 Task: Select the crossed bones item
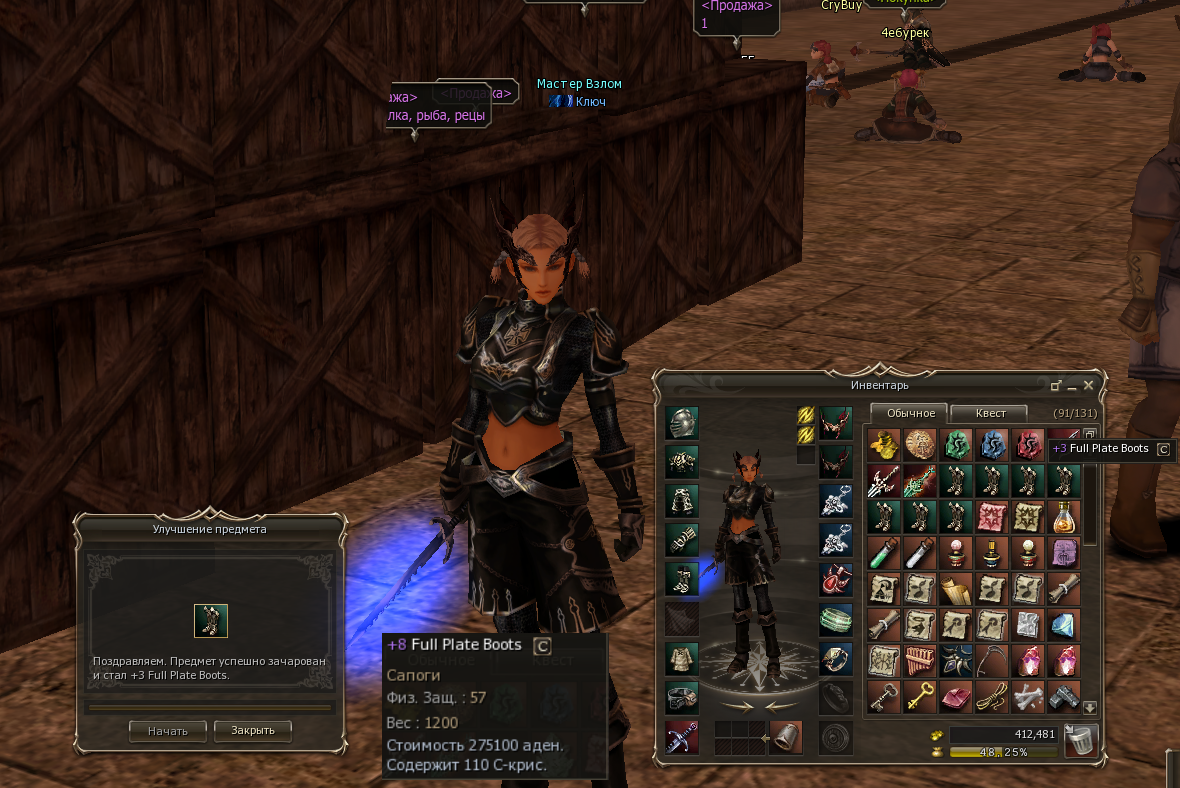(1028, 697)
